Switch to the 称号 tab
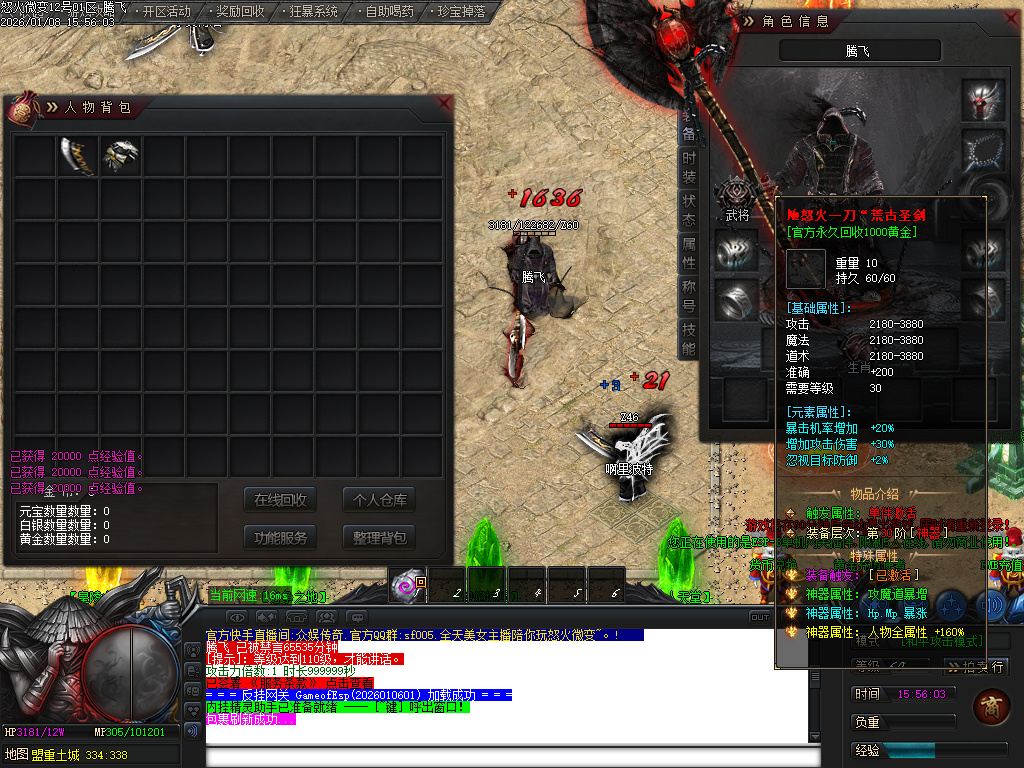This screenshot has width=1024, height=768. click(689, 295)
